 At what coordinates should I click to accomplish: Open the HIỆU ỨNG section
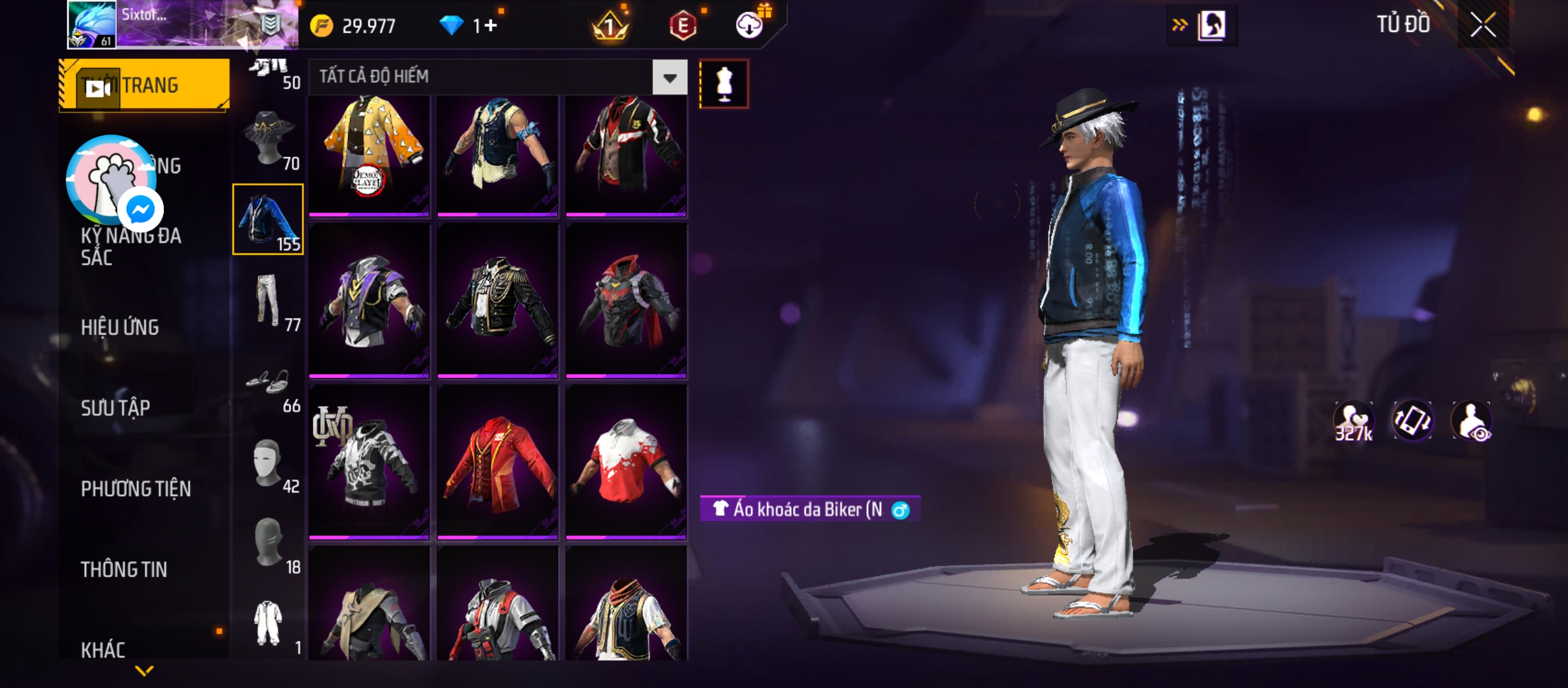point(120,327)
